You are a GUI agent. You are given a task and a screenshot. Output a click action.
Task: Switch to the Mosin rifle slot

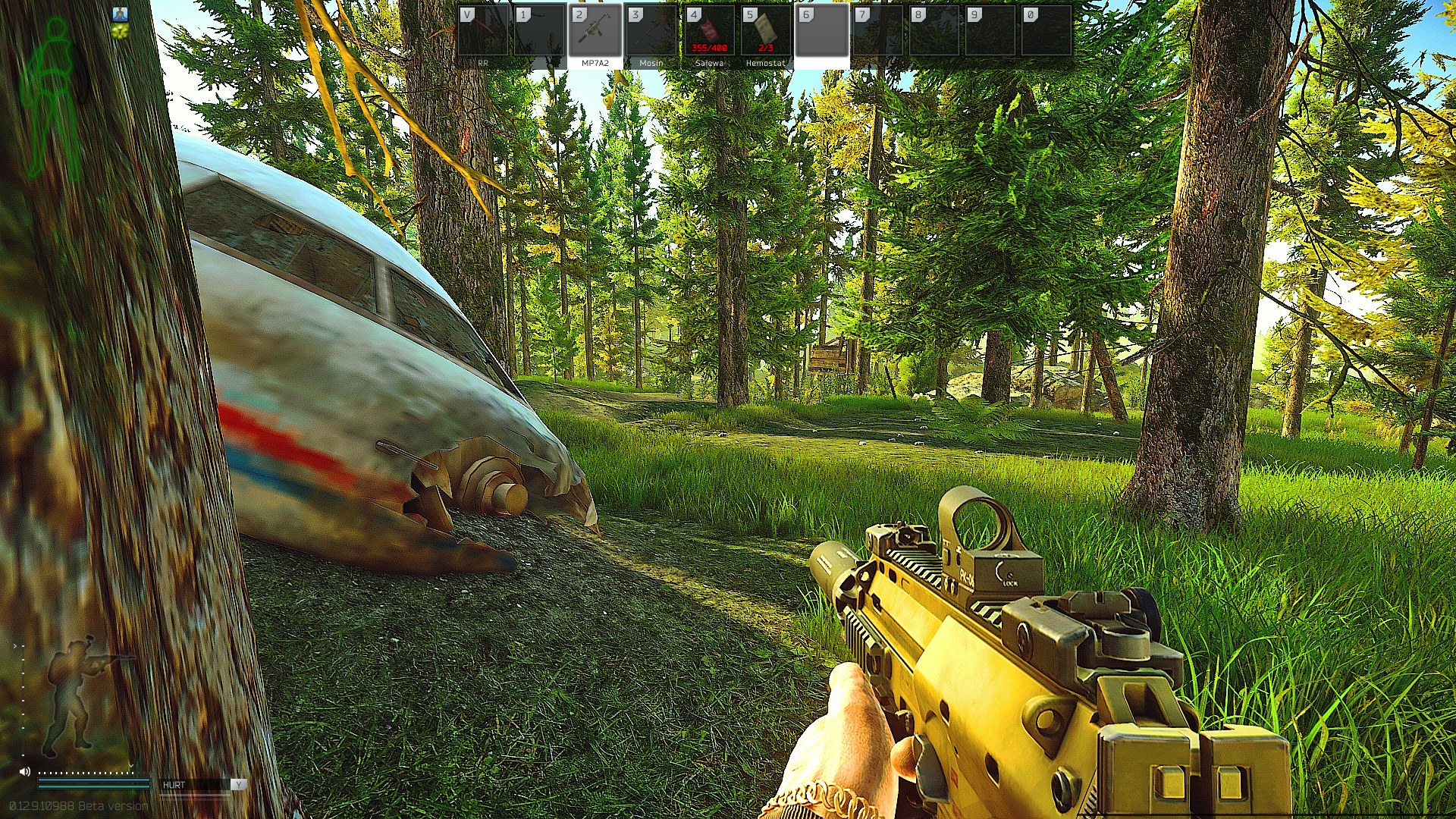[651, 35]
